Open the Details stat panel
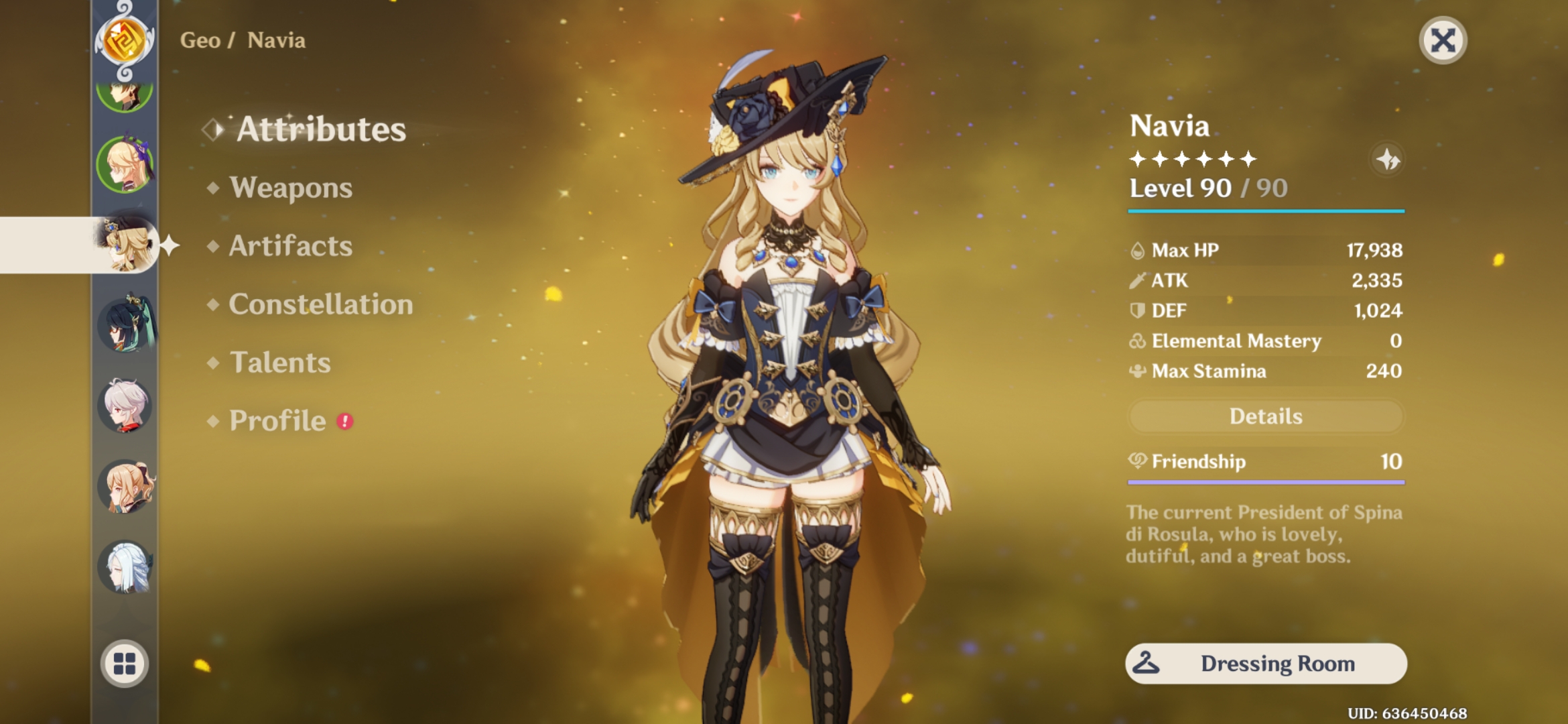 point(1265,416)
